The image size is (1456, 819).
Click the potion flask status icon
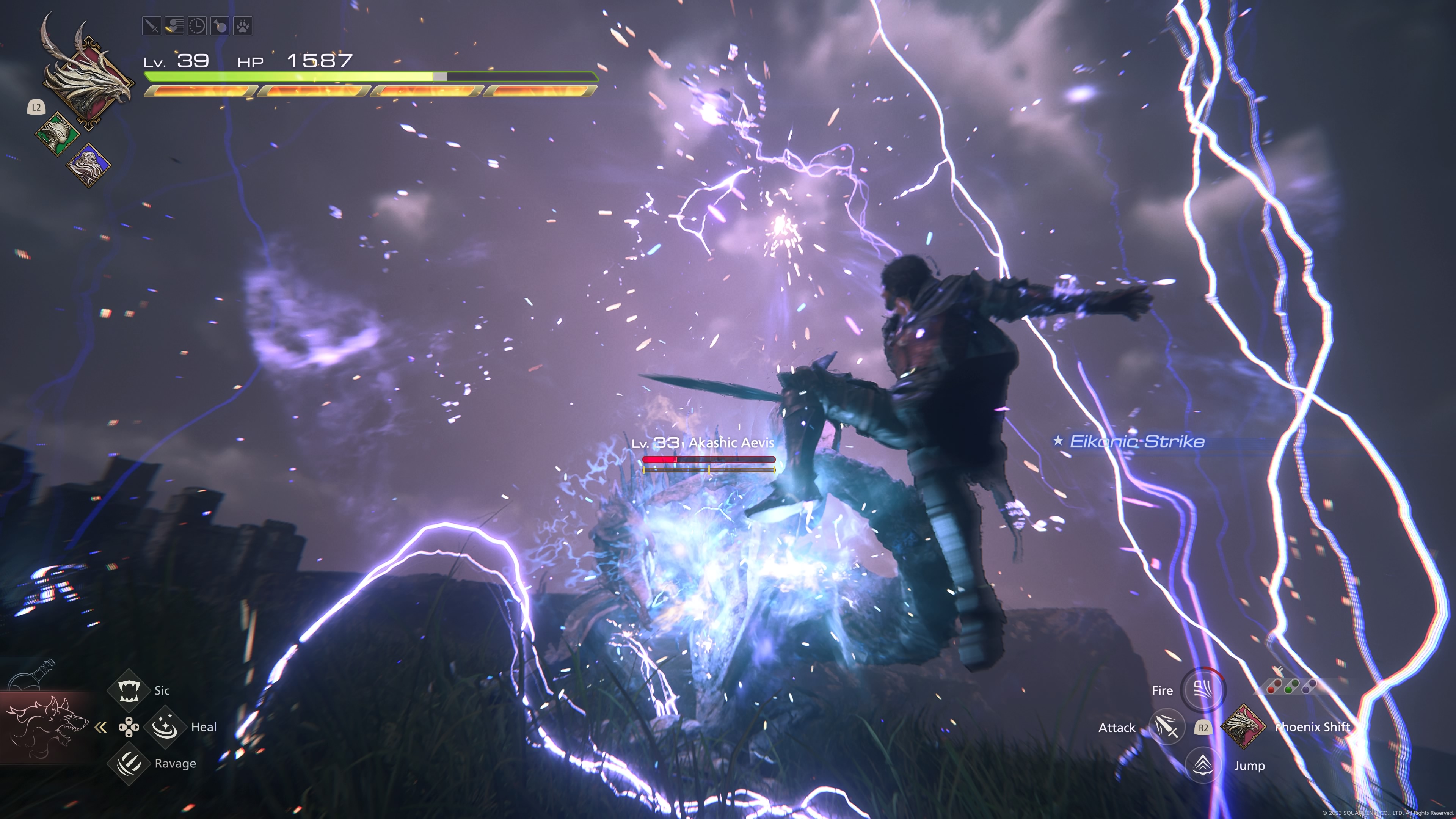coord(220,26)
